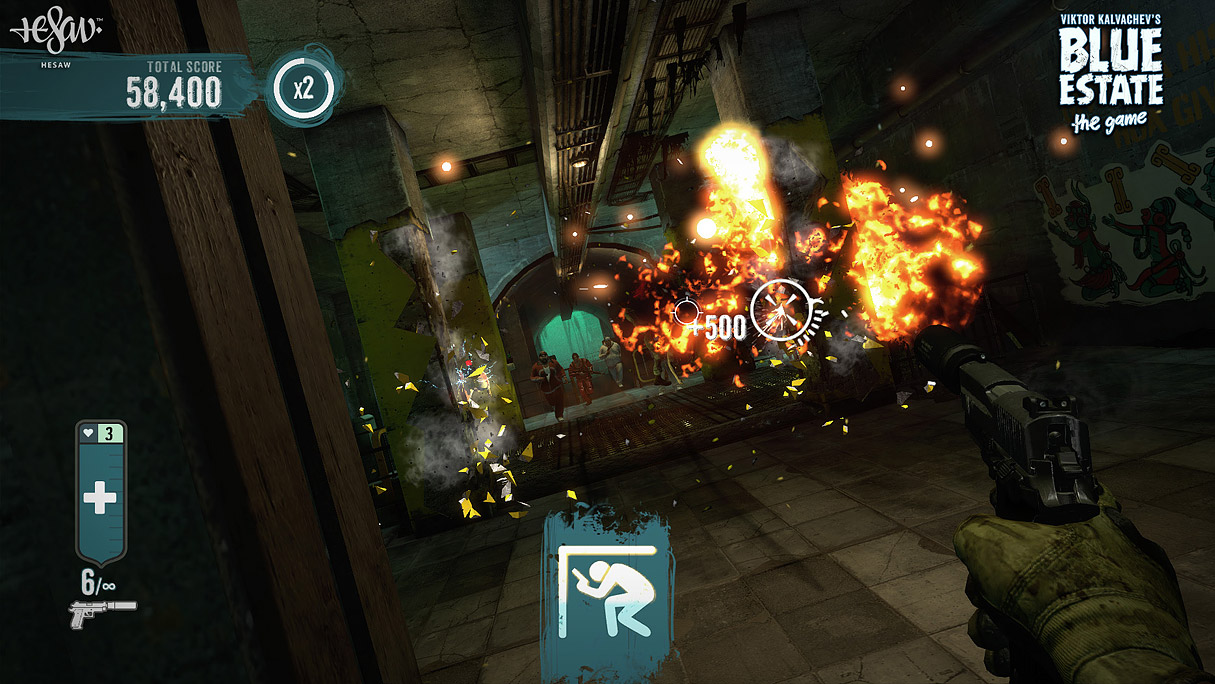1215x684 pixels.
Task: Click the white plus health pack icon
Action: pos(100,498)
